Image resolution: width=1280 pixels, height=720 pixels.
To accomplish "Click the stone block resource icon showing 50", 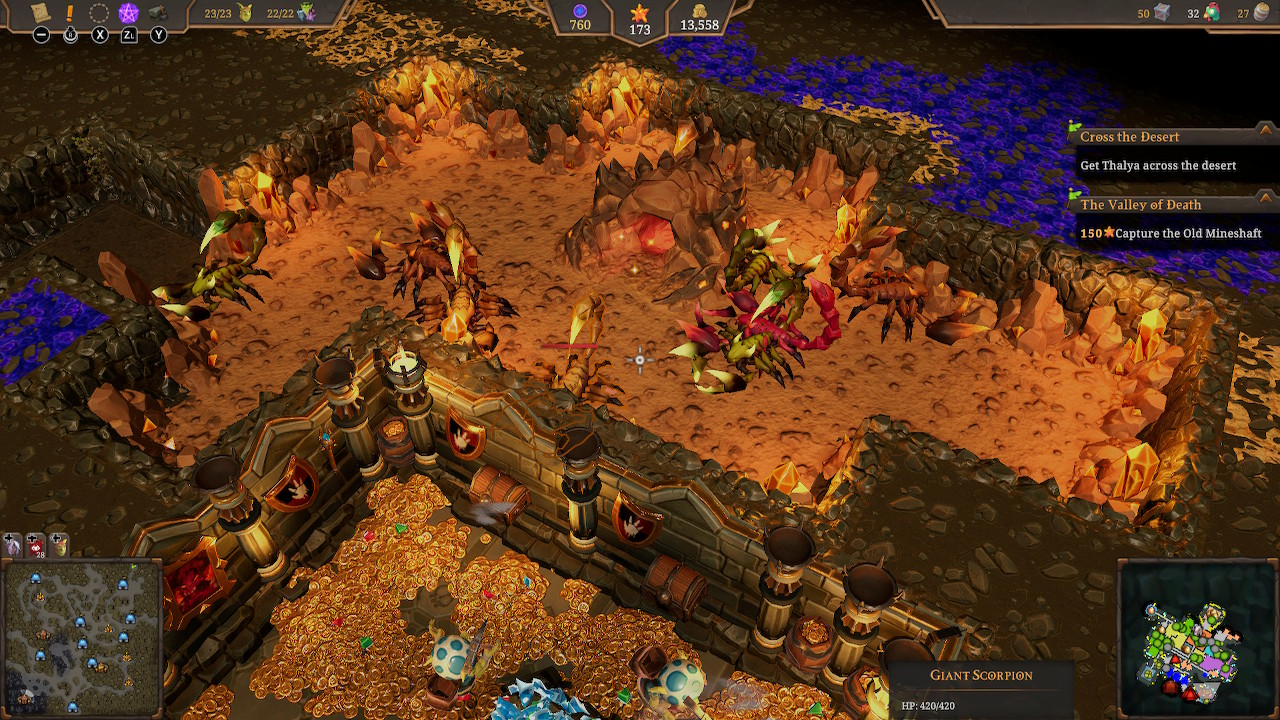I will point(1162,13).
